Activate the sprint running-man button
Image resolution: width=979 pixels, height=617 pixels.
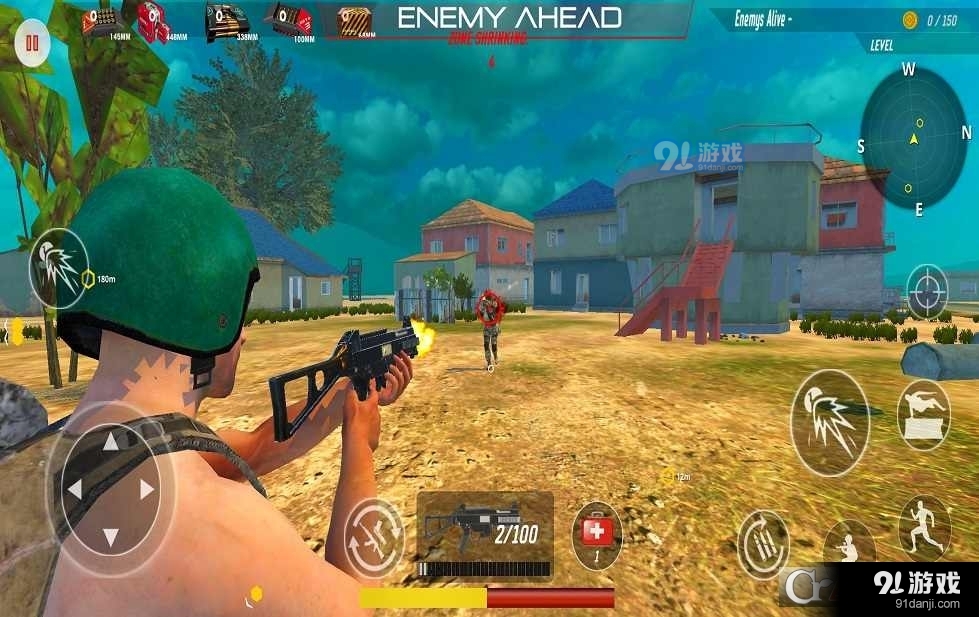click(x=924, y=527)
